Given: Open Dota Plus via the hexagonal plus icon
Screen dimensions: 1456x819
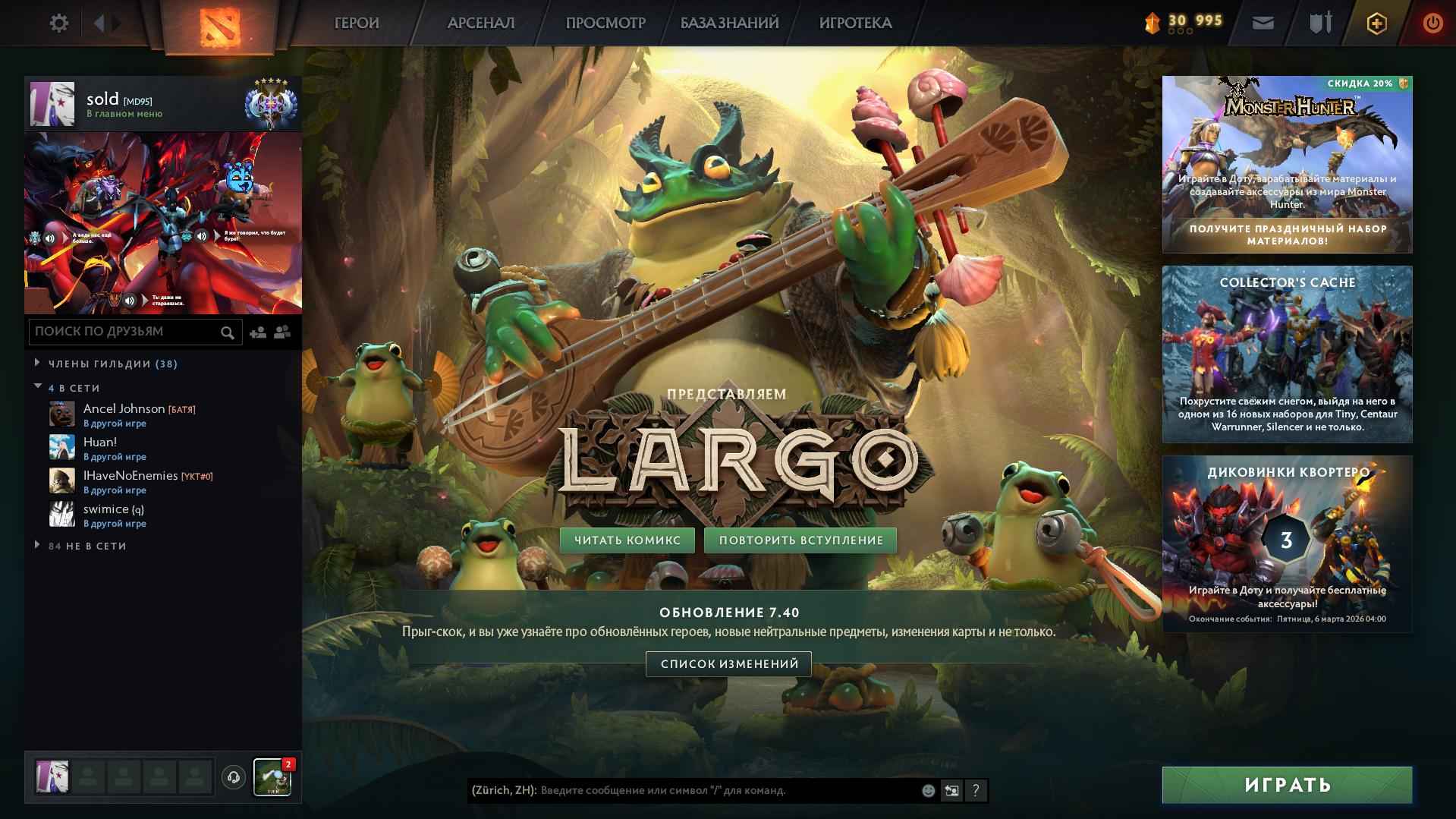Looking at the screenshot, I should [1376, 23].
